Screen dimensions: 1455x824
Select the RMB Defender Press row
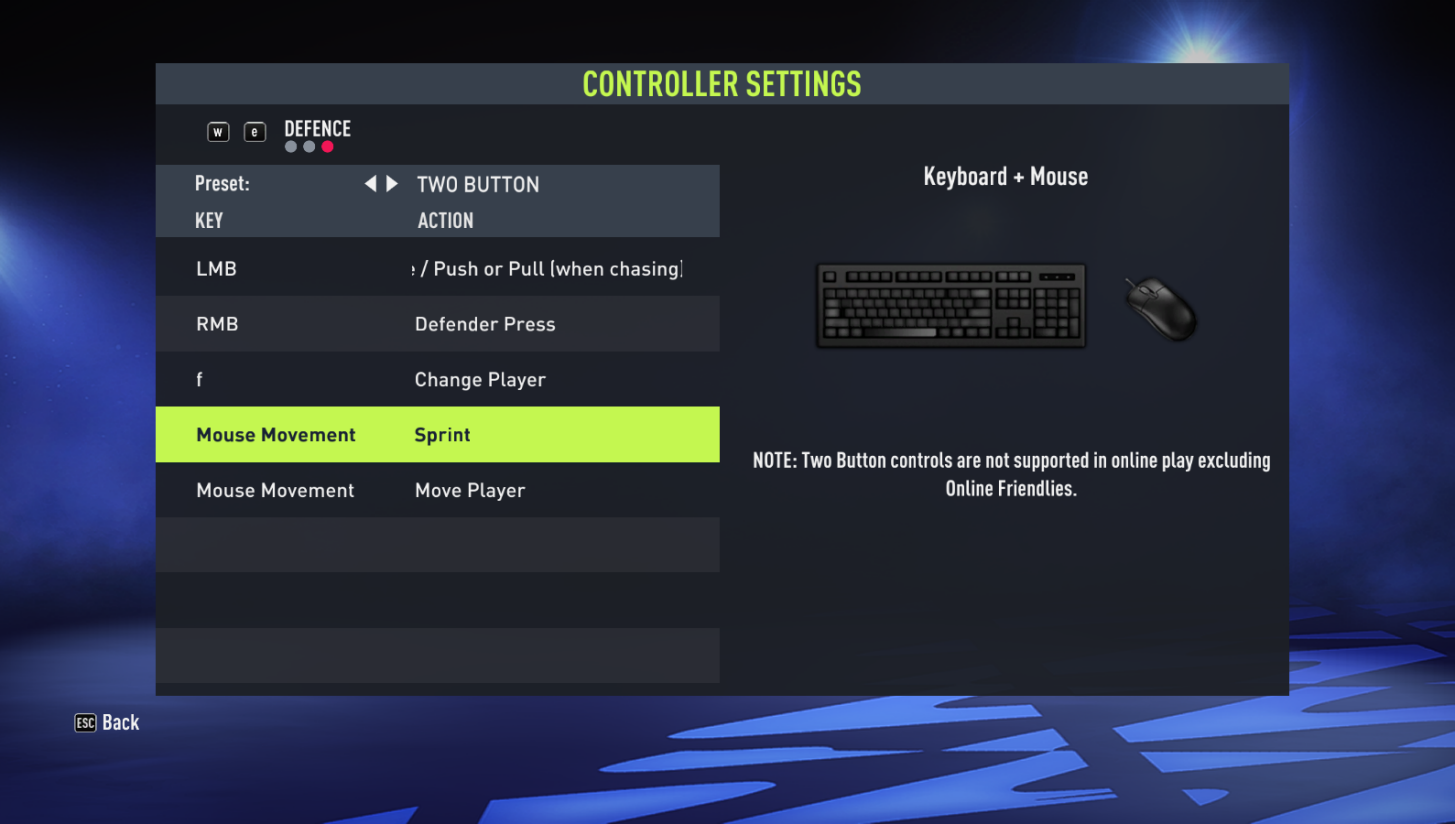(x=437, y=324)
